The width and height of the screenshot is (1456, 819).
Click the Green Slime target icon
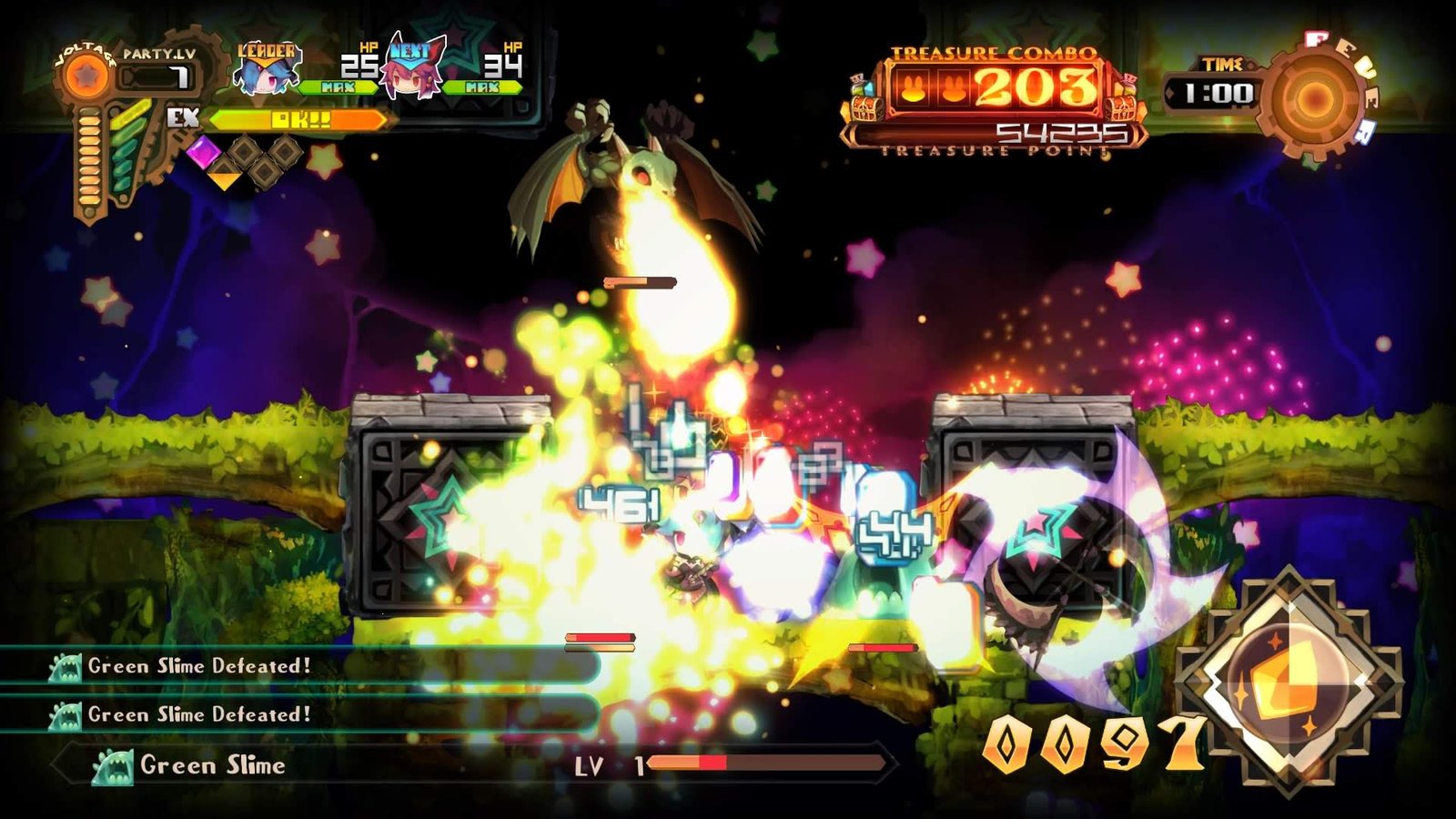pyautogui.click(x=113, y=766)
